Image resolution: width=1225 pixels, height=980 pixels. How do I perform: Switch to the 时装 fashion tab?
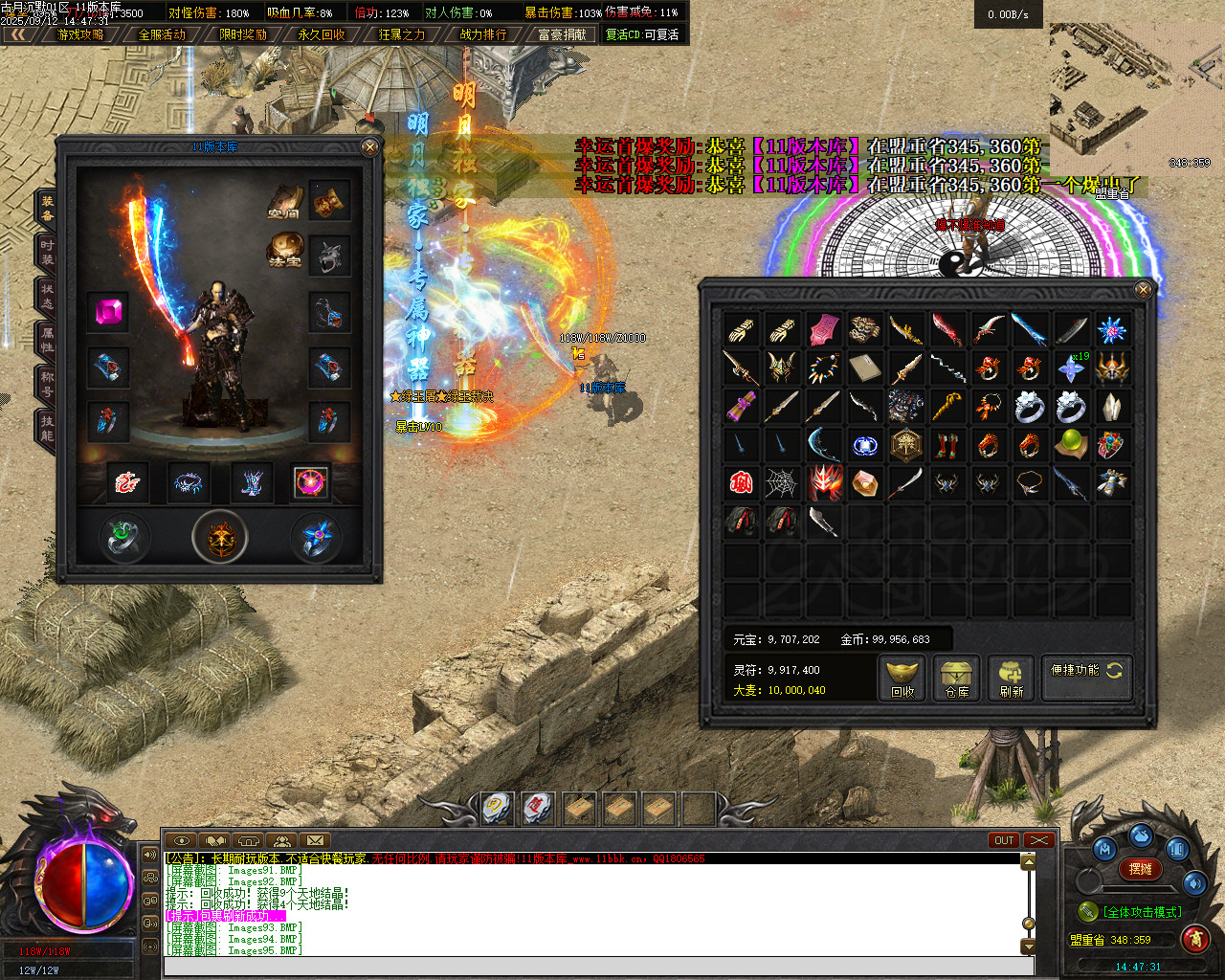pos(47,252)
